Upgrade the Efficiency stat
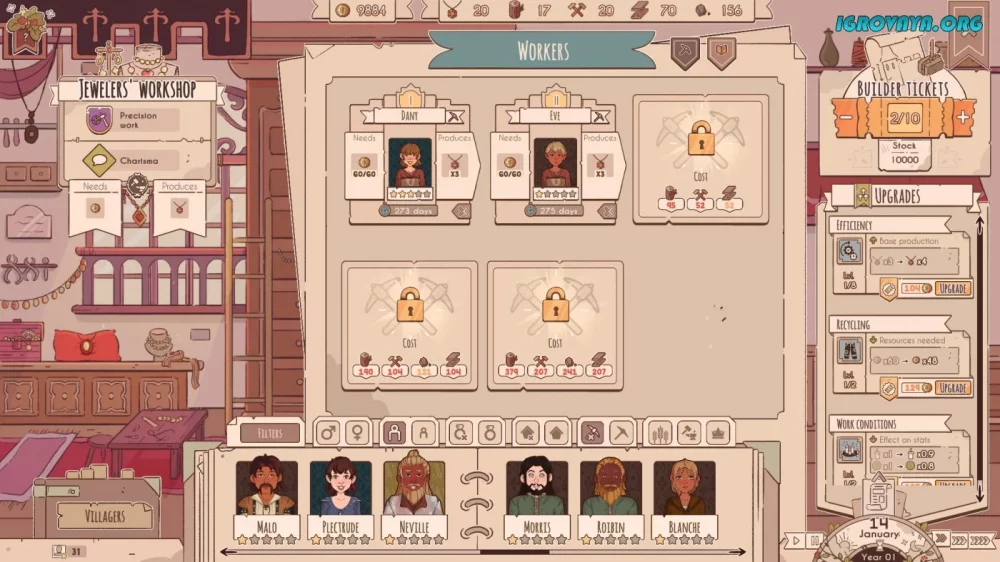Viewport: 1000px width, 562px height. (952, 288)
